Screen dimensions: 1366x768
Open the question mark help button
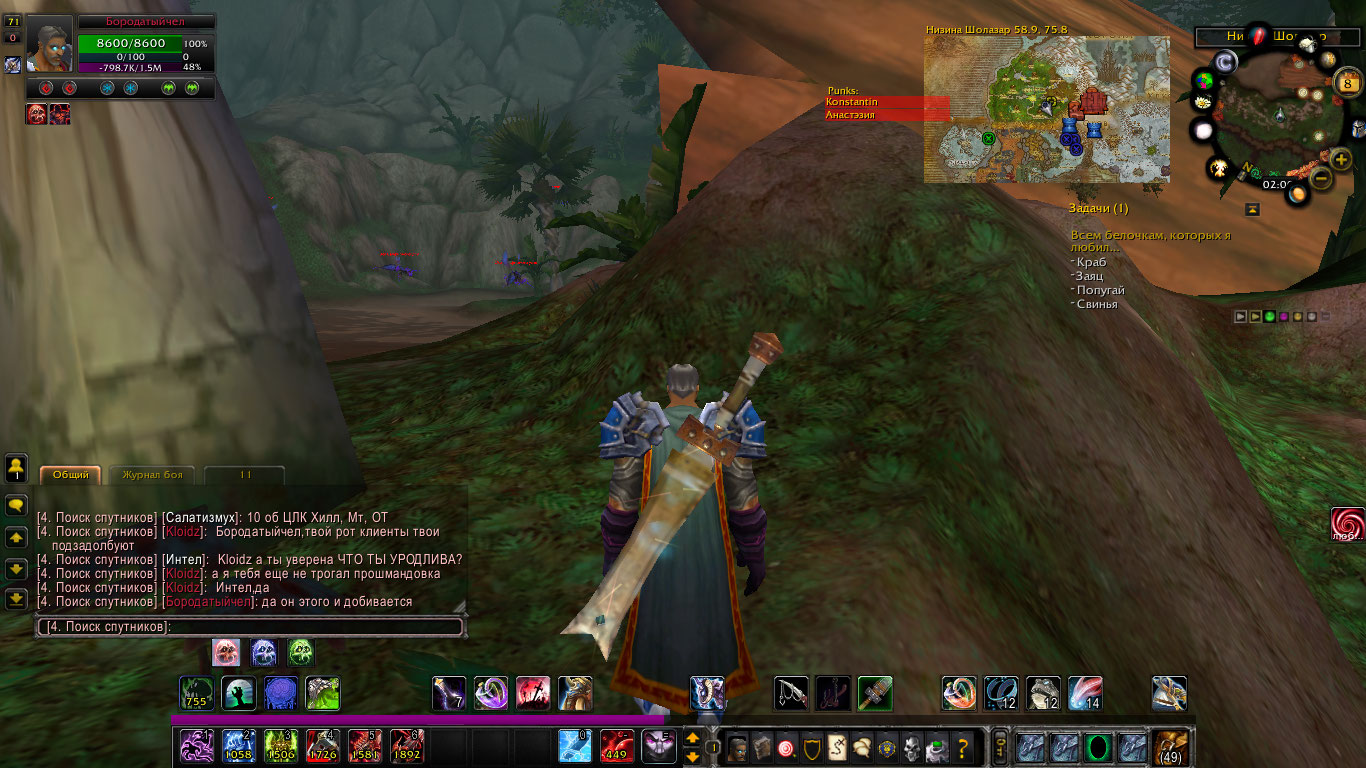point(963,747)
